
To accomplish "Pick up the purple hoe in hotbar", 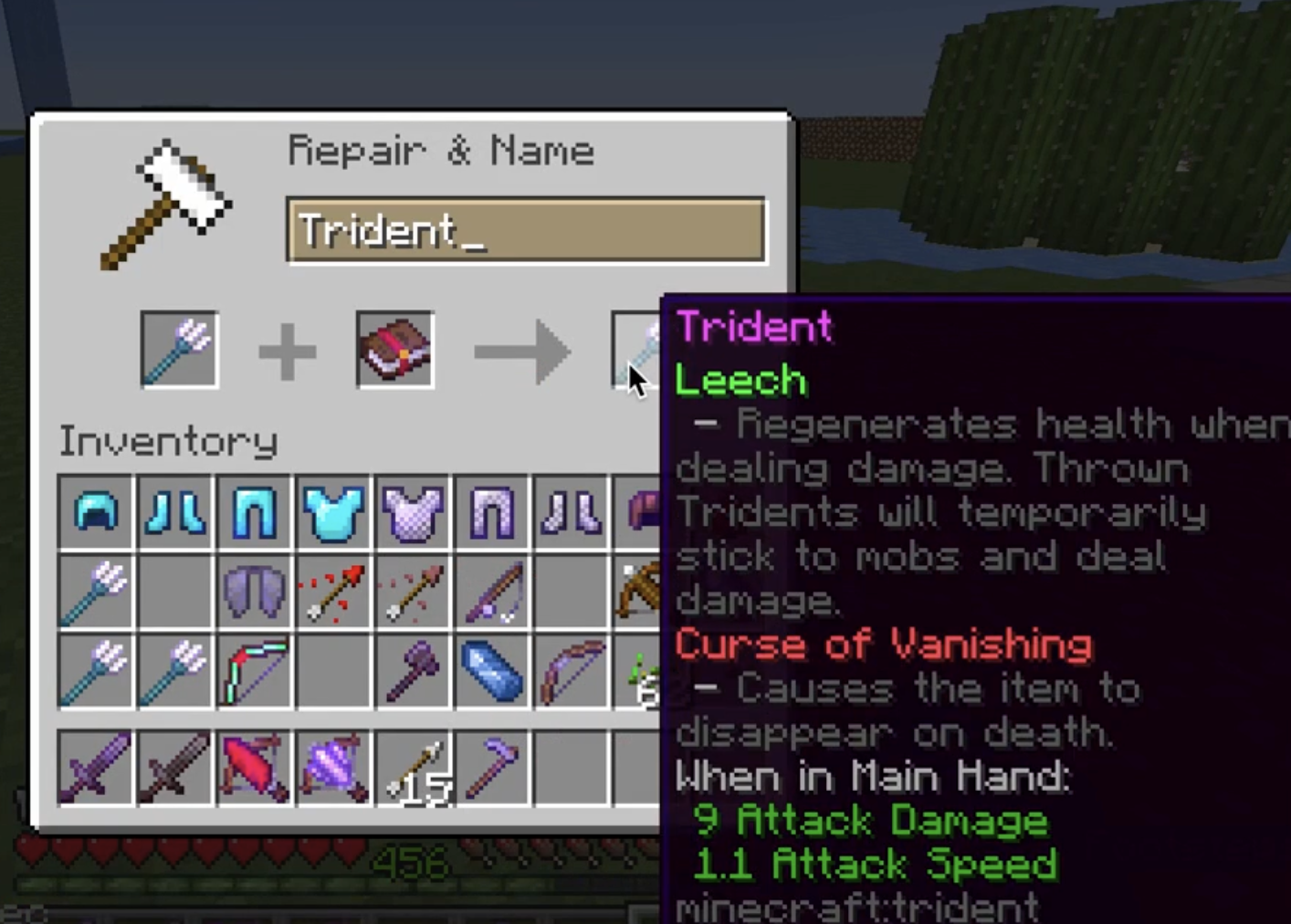I will 492,768.
